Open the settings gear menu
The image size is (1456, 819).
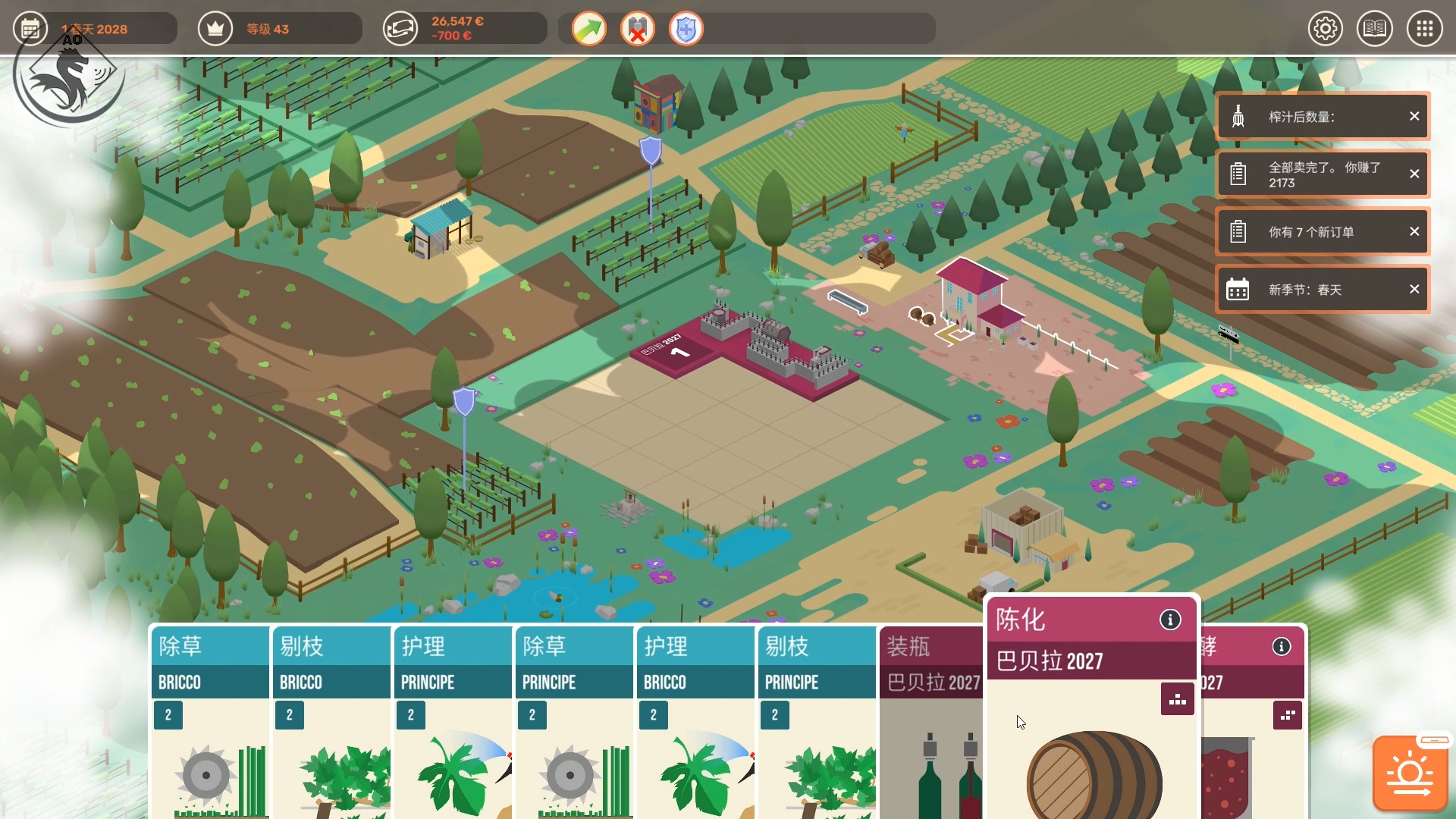[x=1326, y=29]
